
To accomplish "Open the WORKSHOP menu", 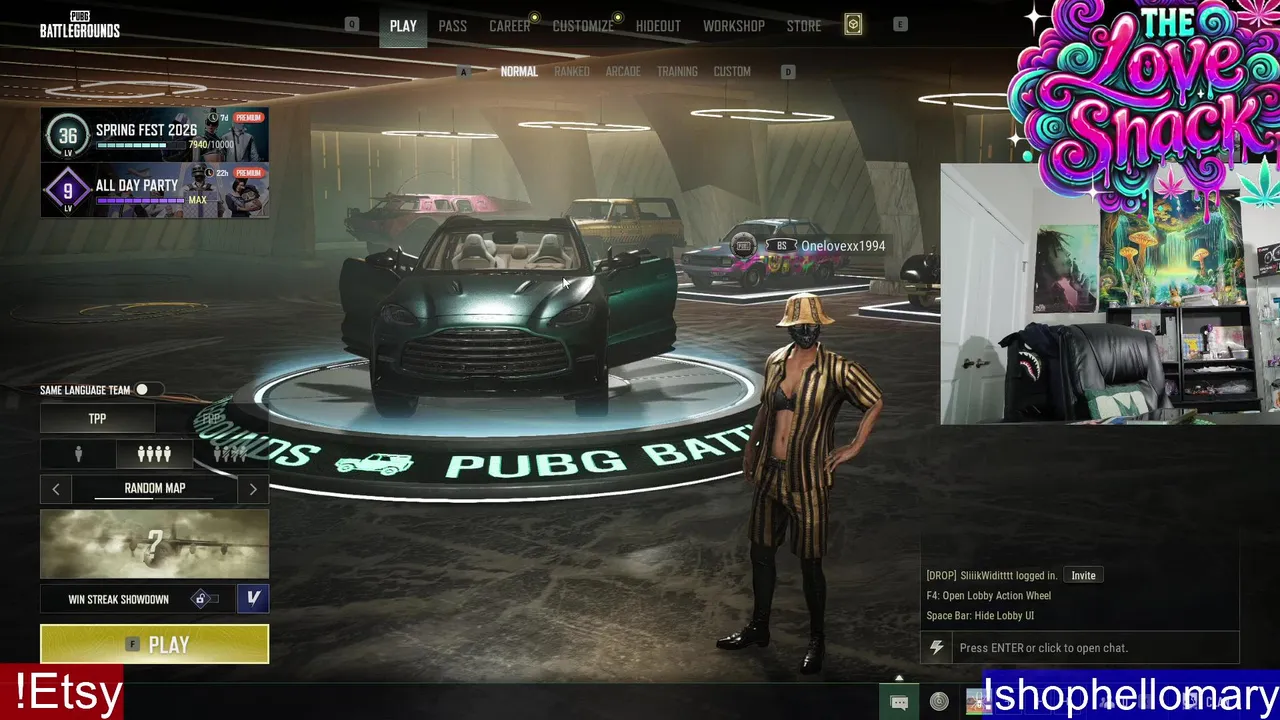I will [733, 26].
